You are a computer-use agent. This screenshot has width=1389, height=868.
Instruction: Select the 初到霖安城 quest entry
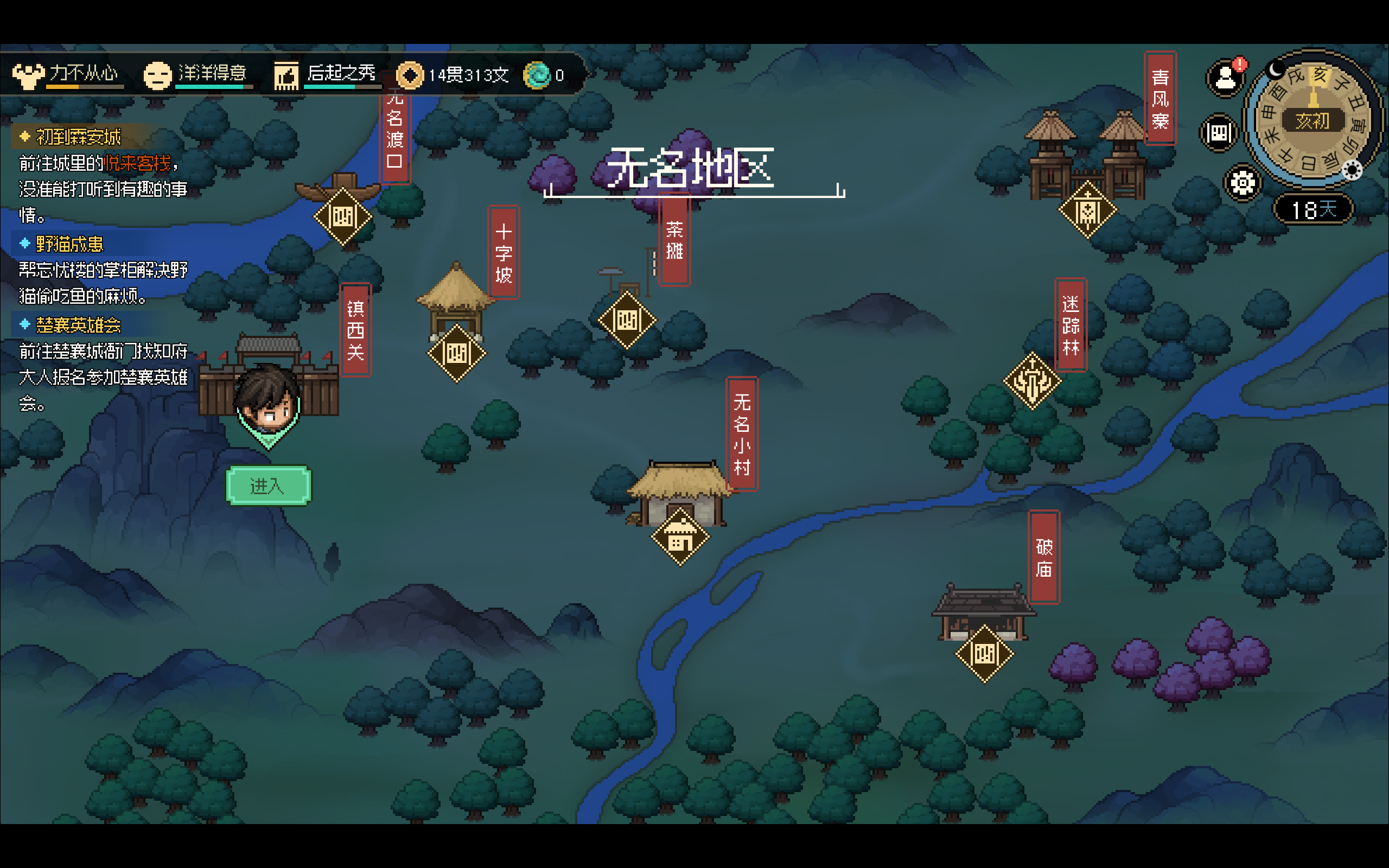(79, 137)
